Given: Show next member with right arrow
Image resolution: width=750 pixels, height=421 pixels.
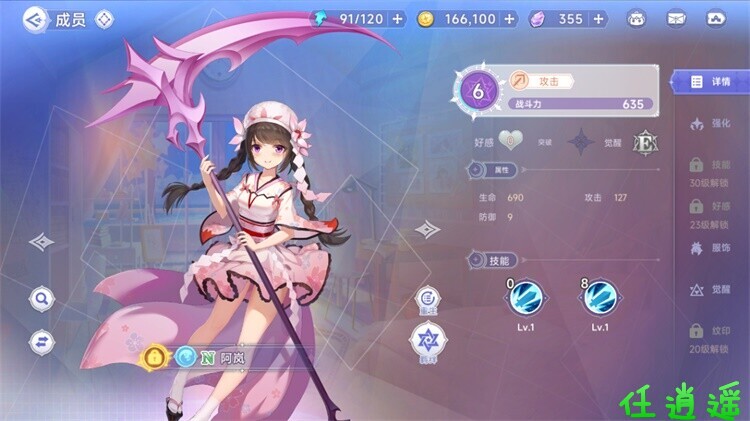Looking at the screenshot, I should [427, 230].
